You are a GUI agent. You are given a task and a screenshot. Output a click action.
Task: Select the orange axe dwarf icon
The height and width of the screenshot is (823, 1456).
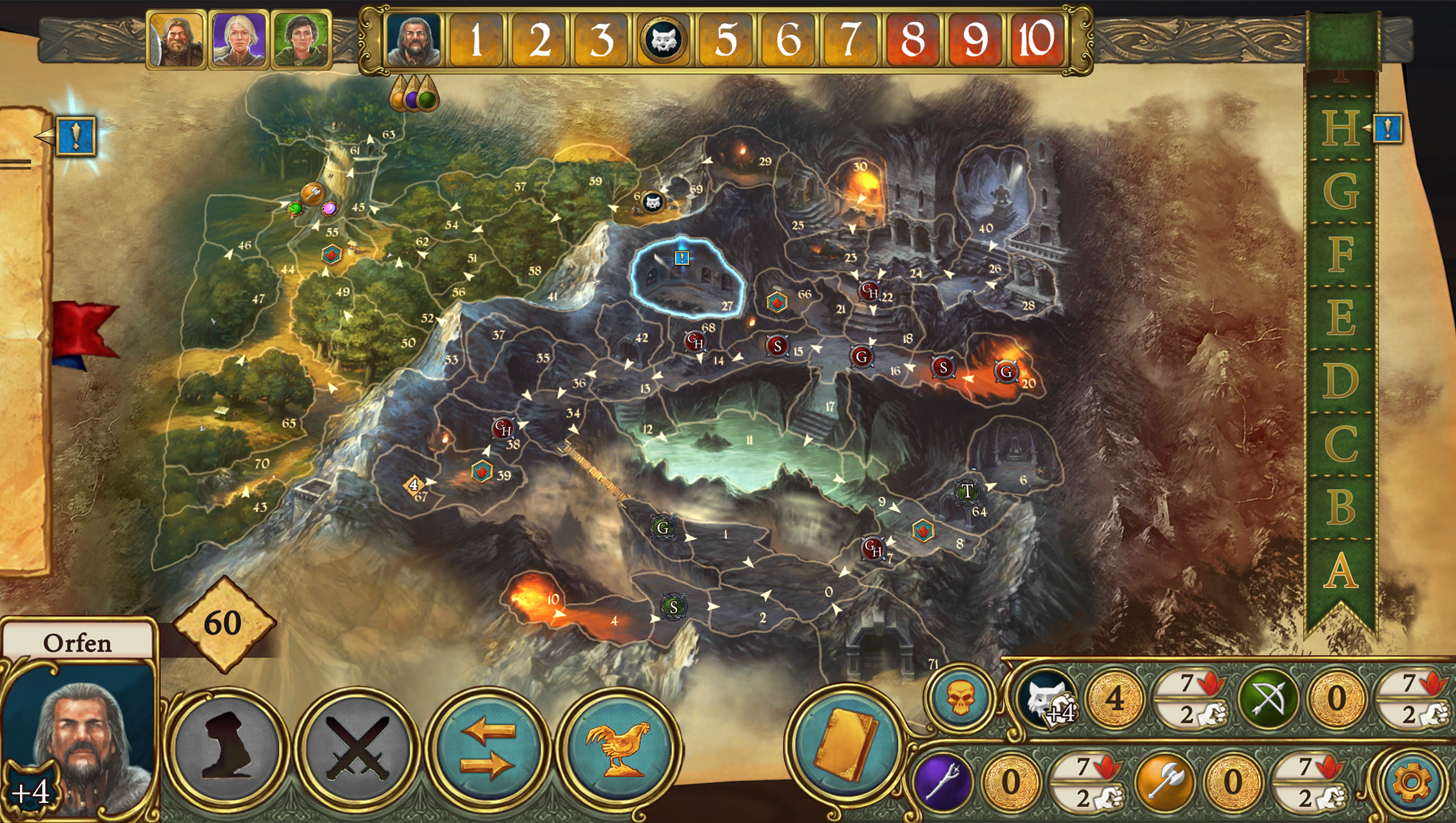1165,782
